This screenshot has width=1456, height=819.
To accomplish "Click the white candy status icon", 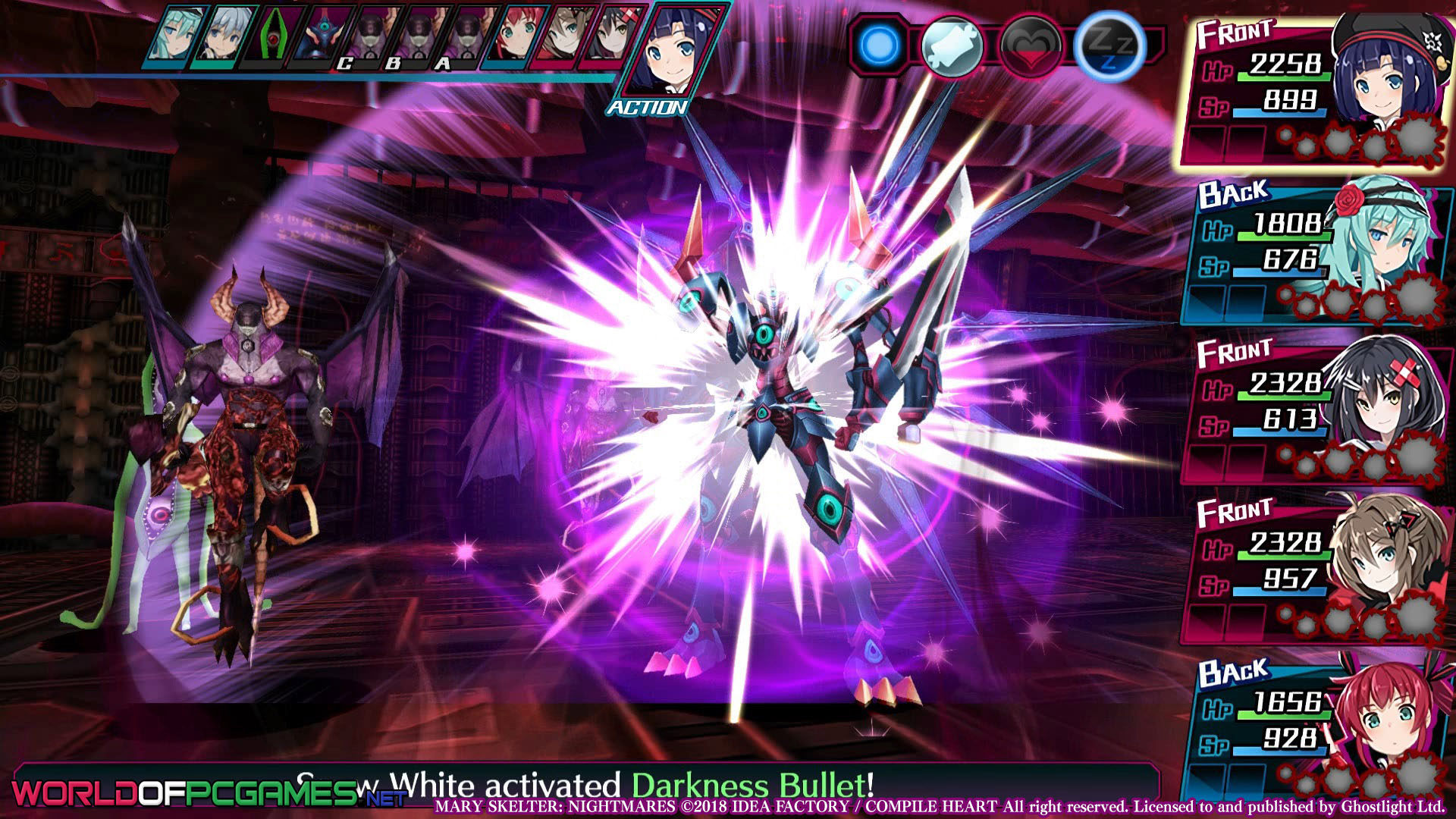I will point(952,45).
